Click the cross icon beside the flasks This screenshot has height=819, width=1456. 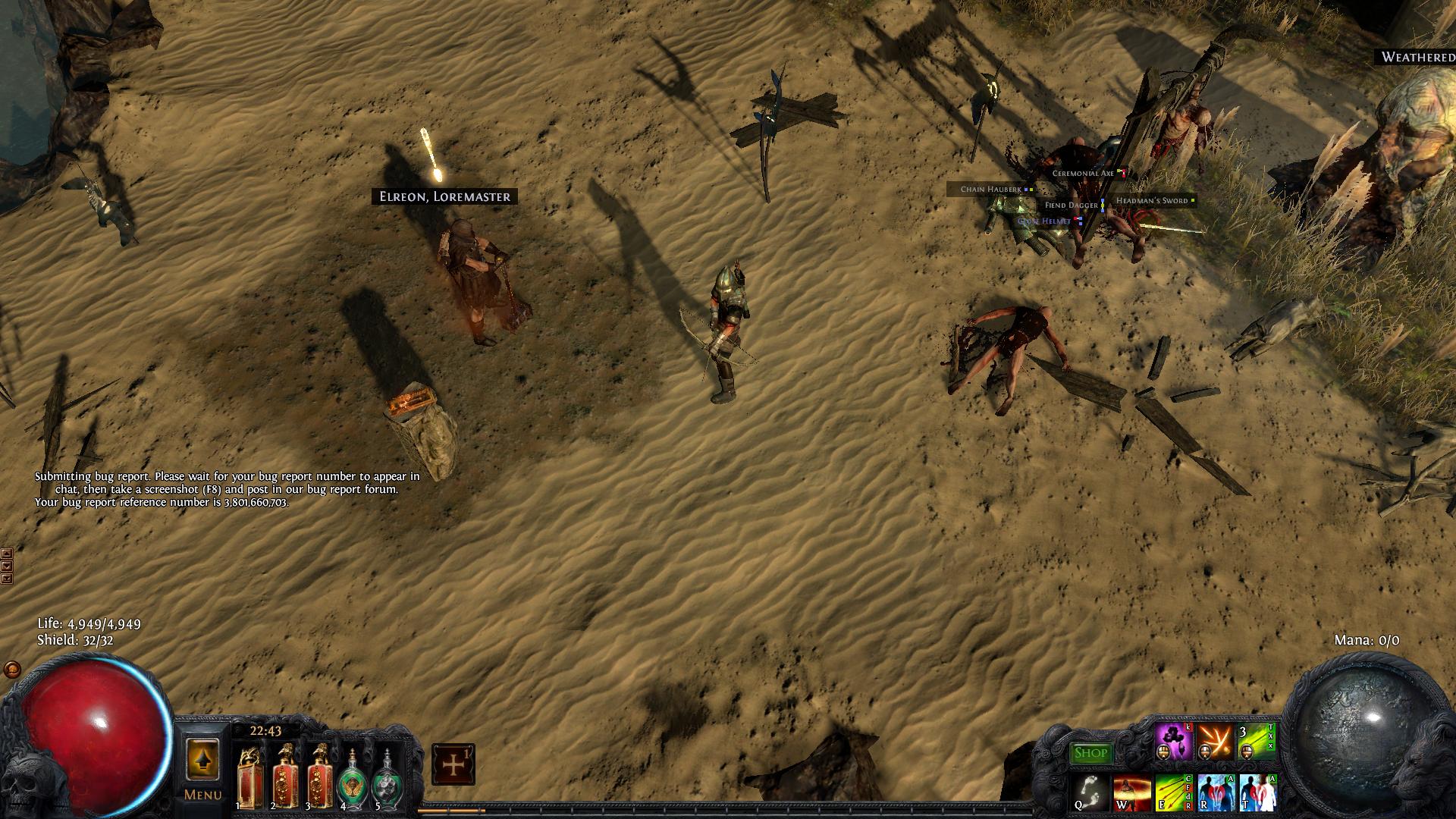pyautogui.click(x=453, y=764)
